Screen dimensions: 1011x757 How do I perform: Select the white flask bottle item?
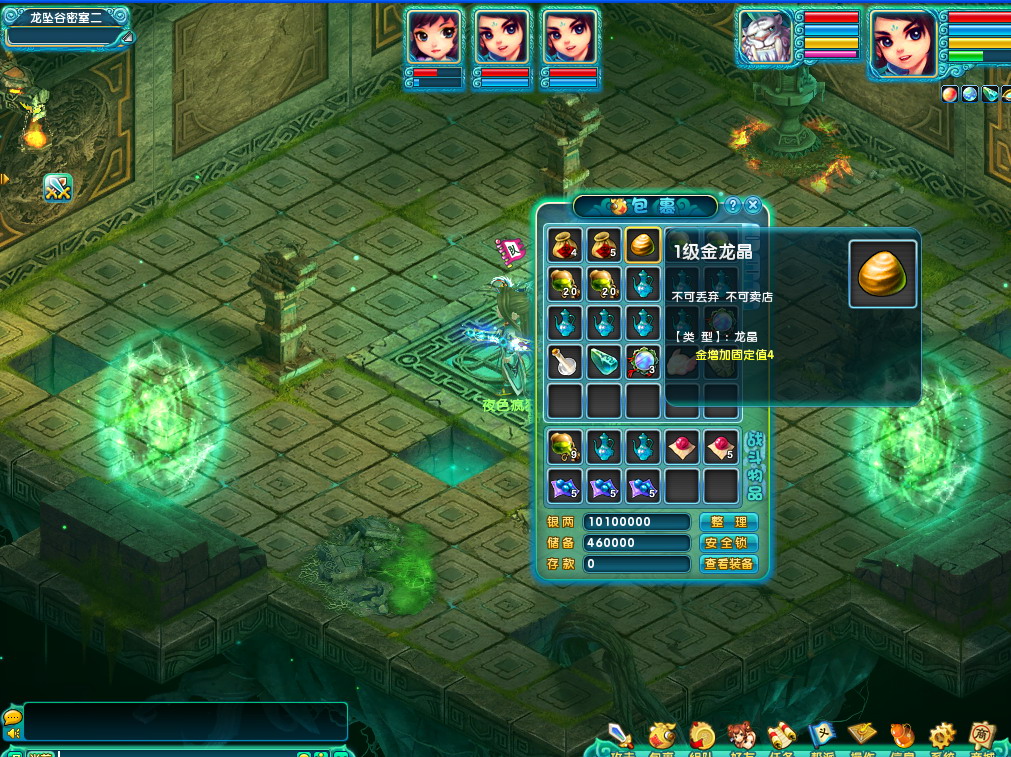565,362
